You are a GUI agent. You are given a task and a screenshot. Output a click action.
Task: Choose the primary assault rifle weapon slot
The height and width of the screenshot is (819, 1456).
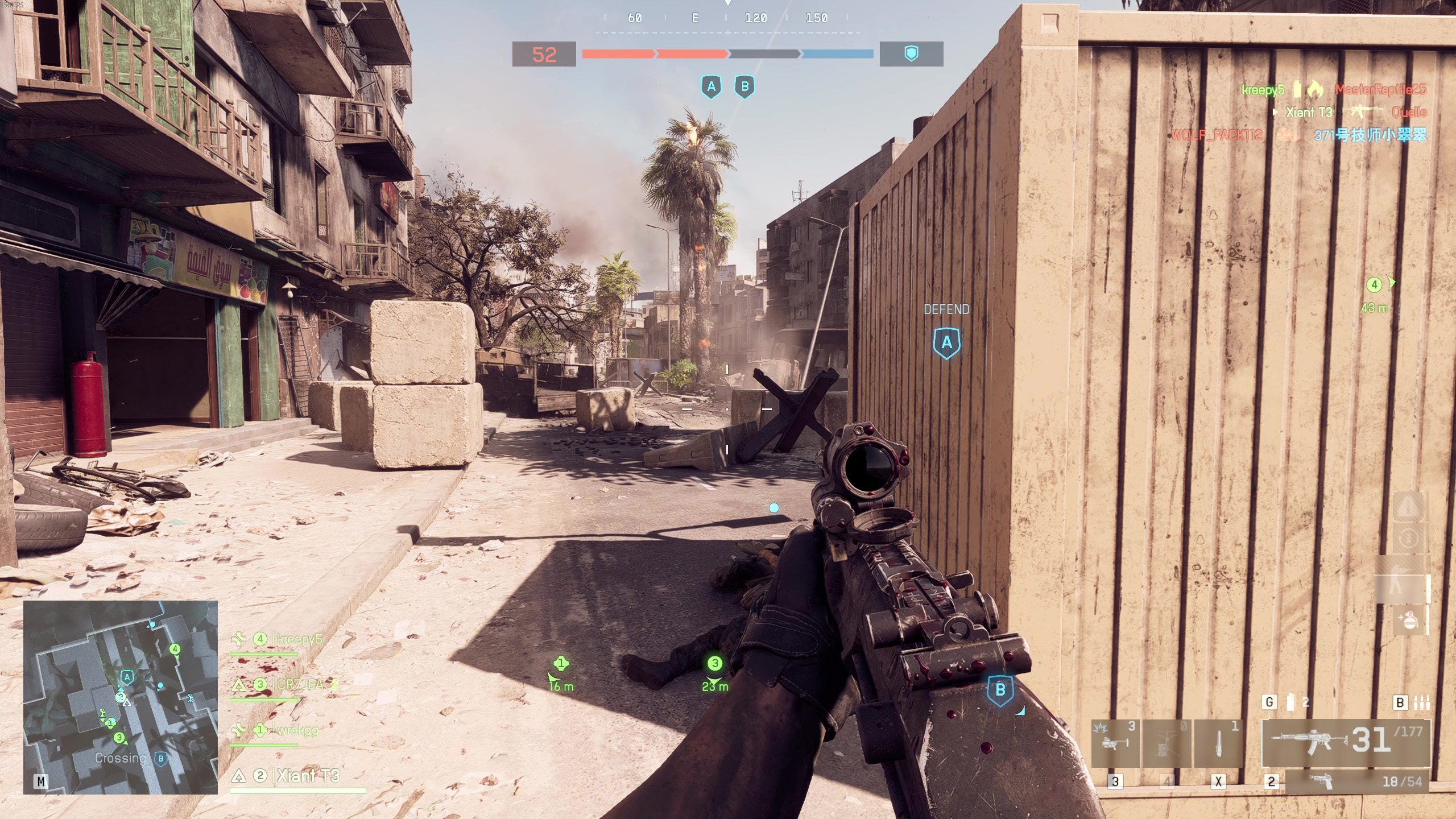pos(1346,743)
